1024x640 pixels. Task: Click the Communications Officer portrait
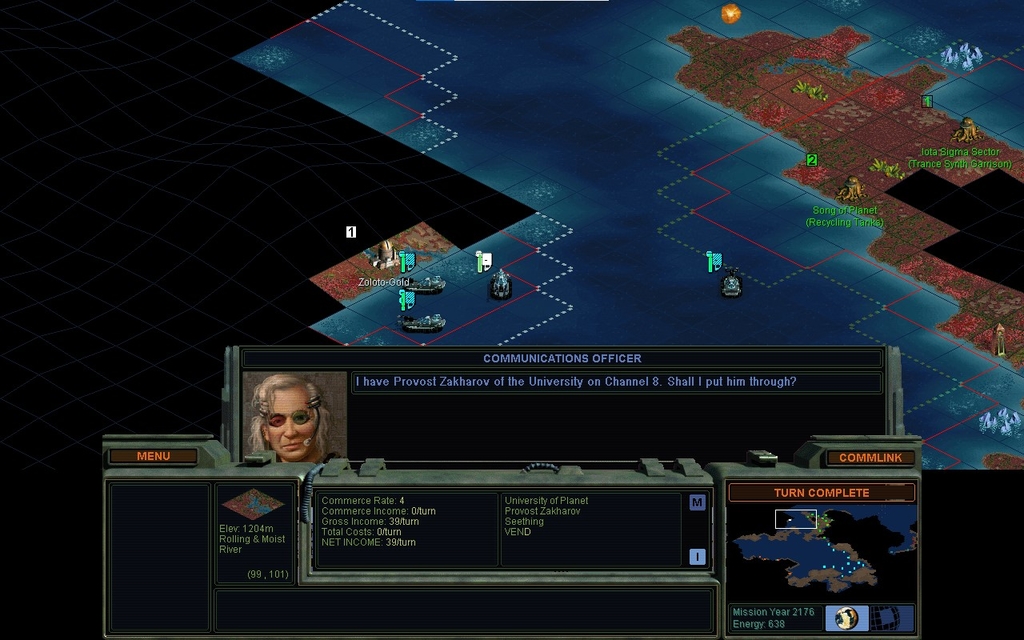point(295,418)
